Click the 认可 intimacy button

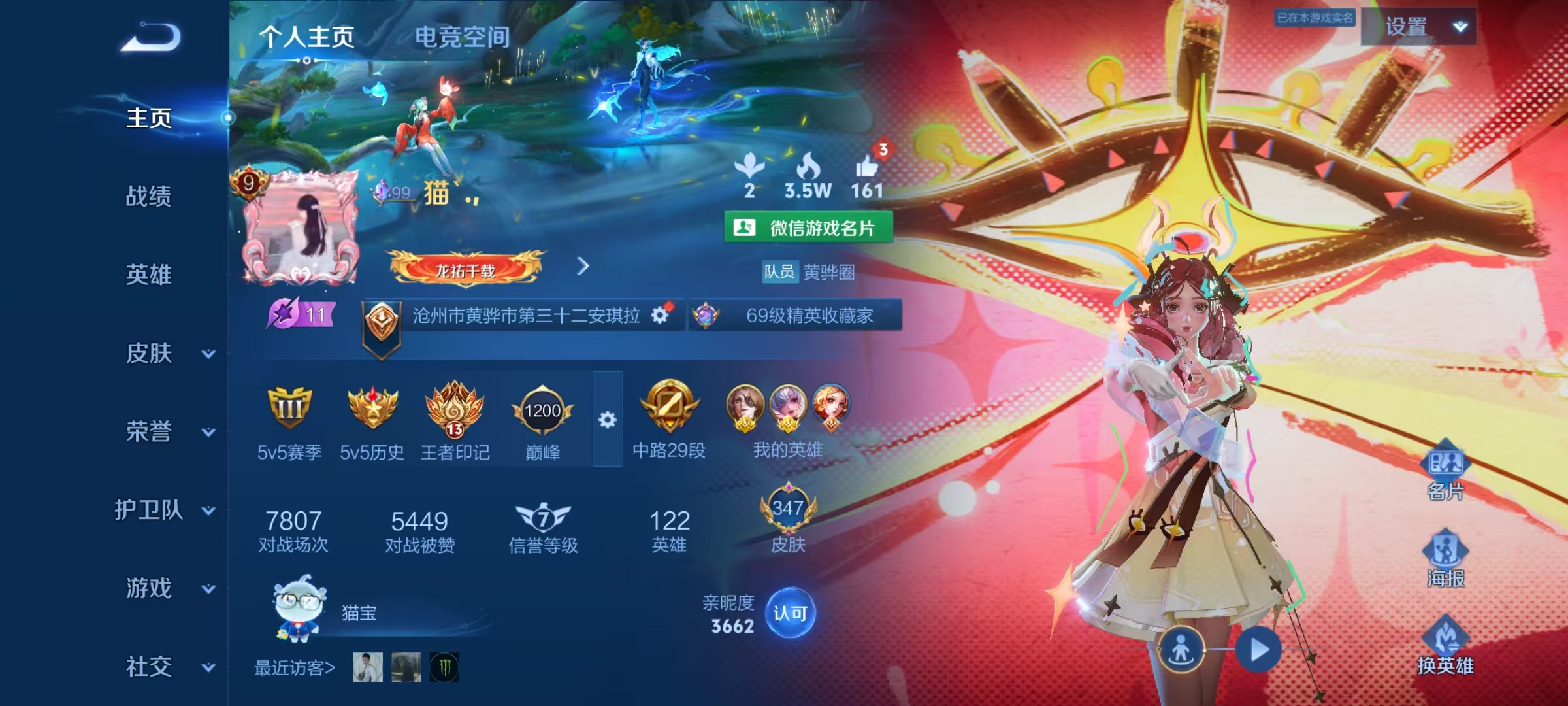tap(790, 613)
